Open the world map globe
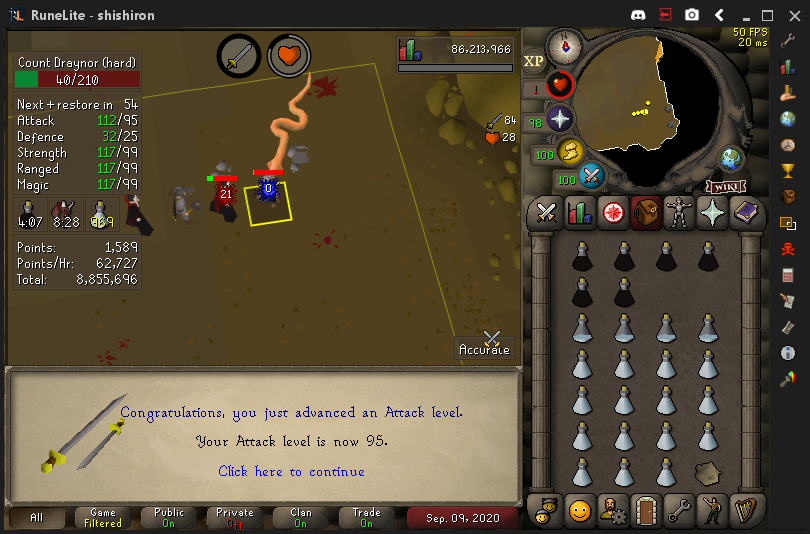The image size is (810, 534). [732, 158]
